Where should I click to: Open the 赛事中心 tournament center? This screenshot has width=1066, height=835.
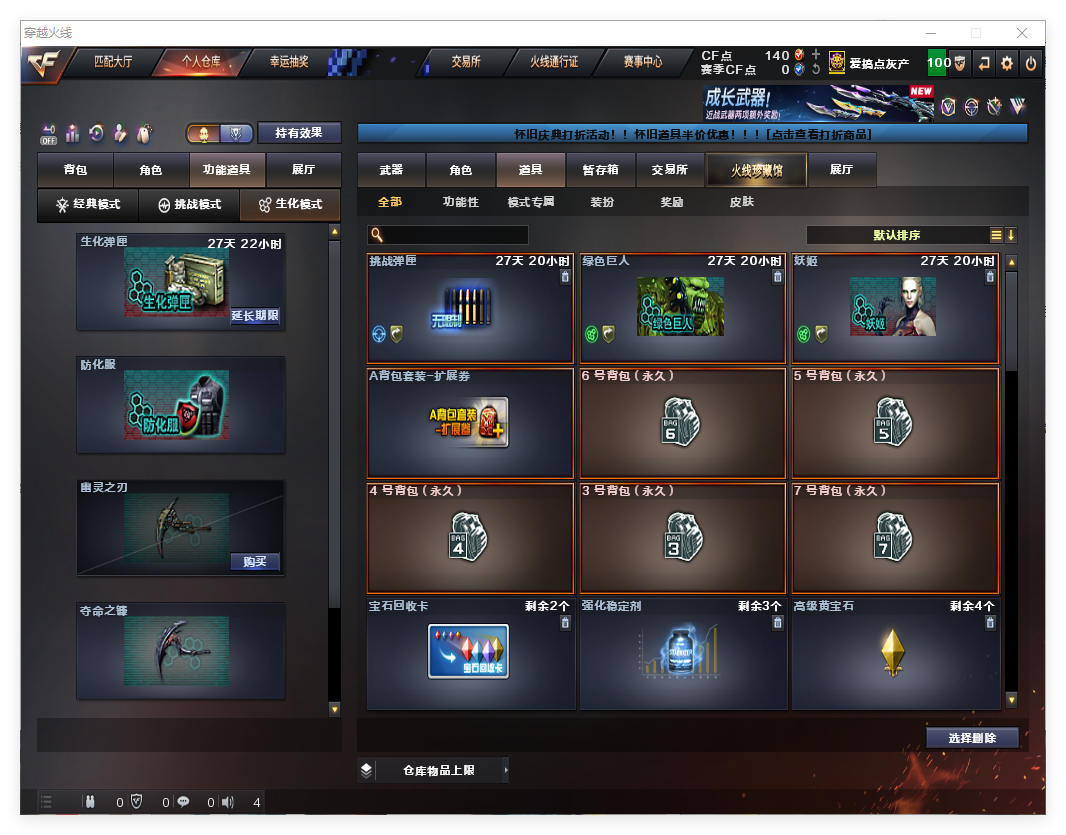(643, 62)
